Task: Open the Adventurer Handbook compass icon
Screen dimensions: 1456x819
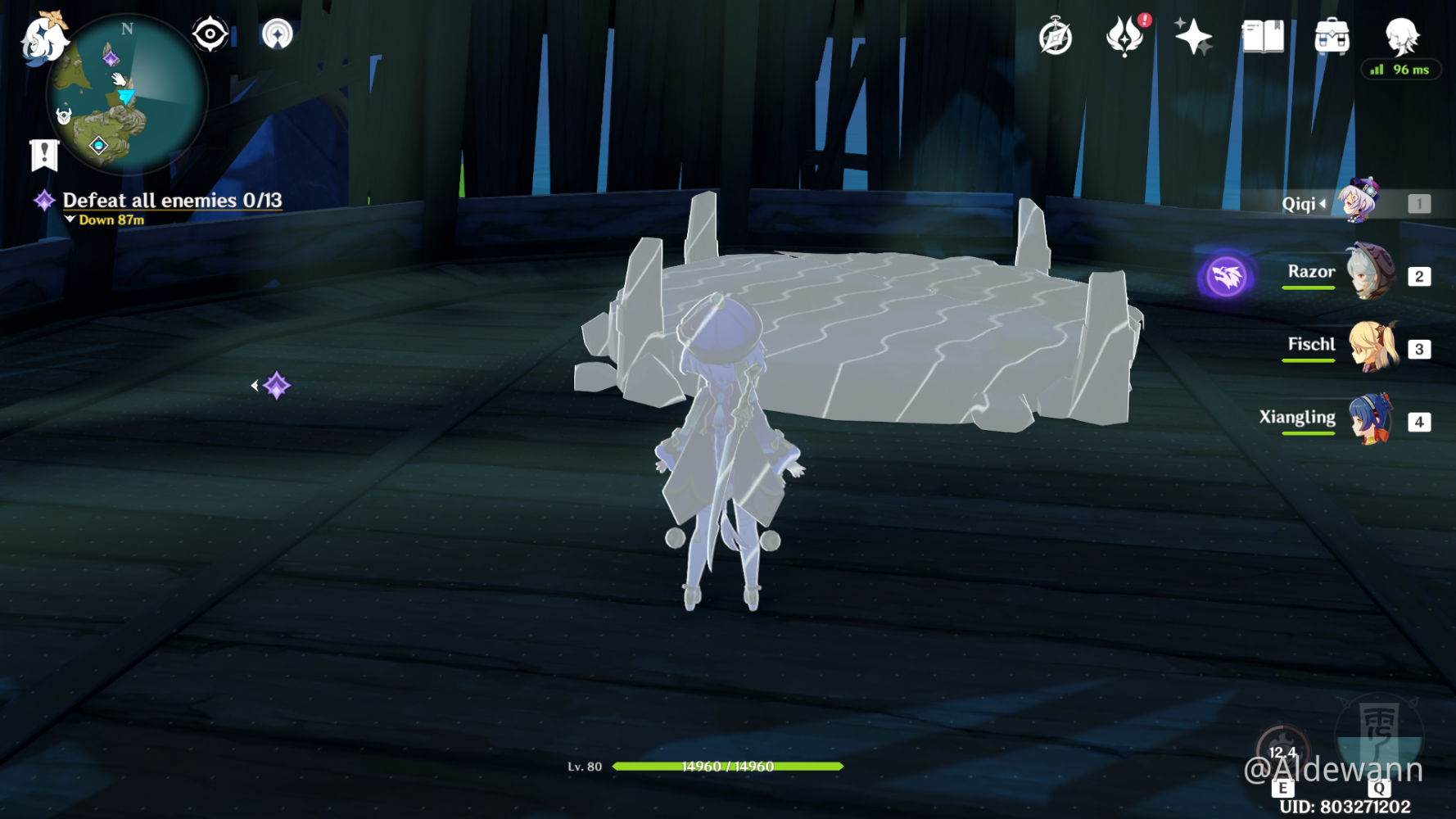Action: pos(1055,38)
